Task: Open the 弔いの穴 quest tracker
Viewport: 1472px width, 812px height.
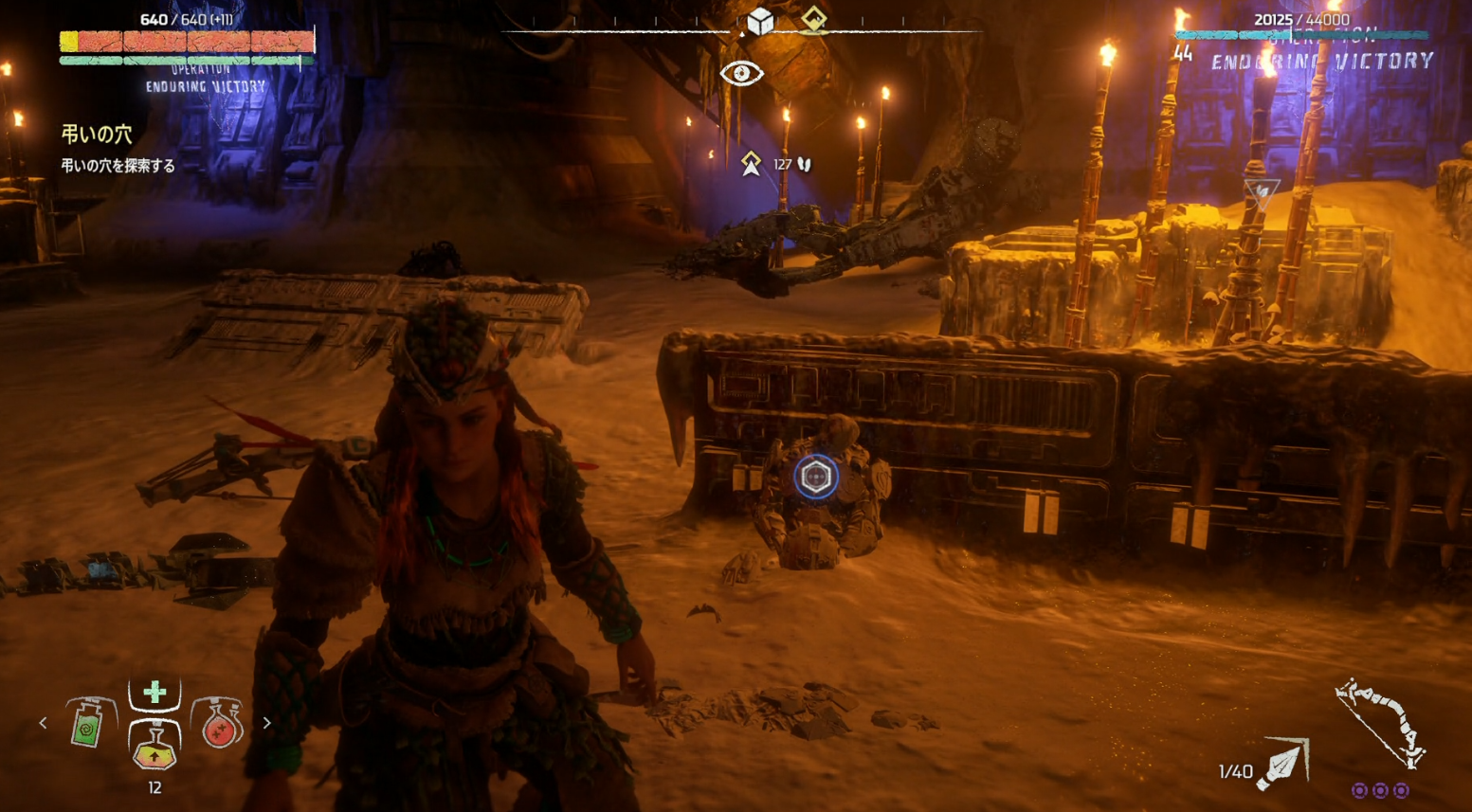Action: pos(97,135)
